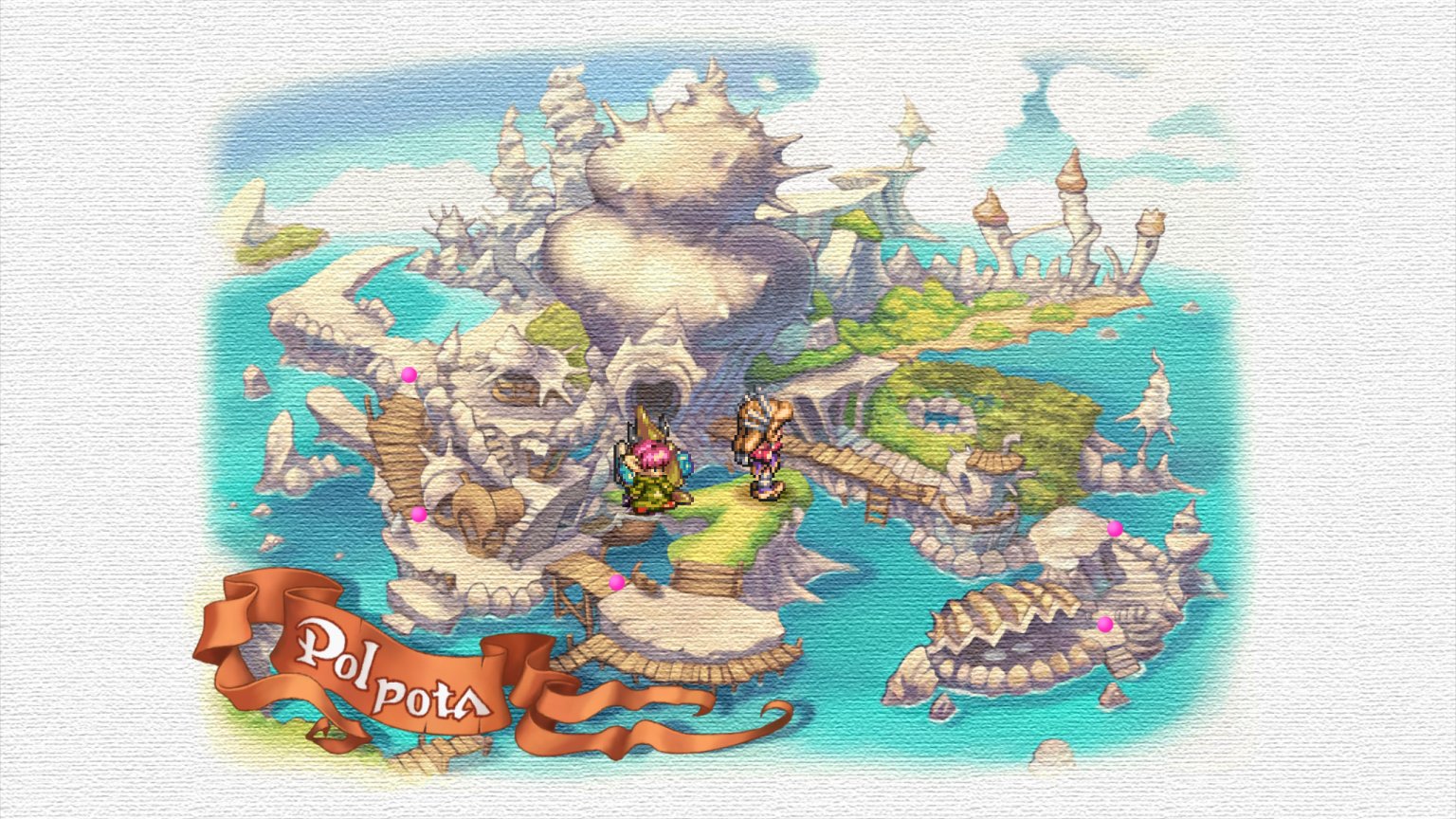Select the pink marker on the skull cliff
The image size is (1456, 819).
[x=417, y=513]
